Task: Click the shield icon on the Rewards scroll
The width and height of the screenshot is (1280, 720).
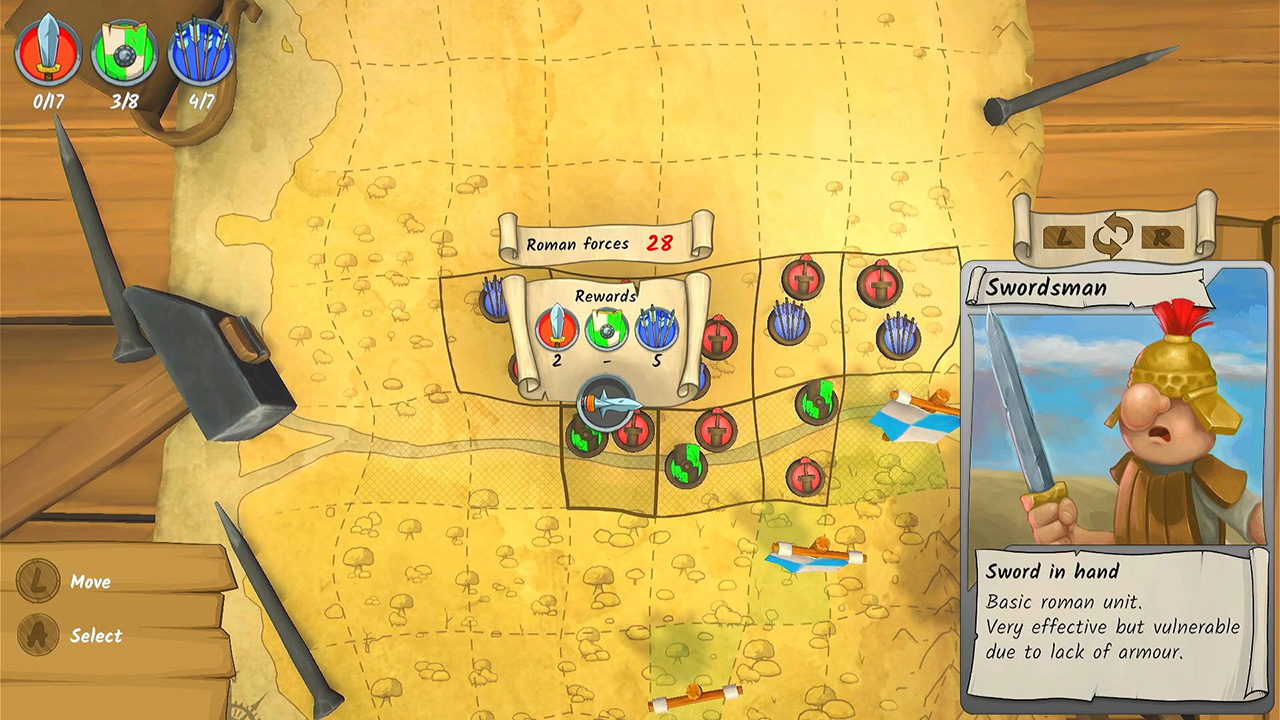Action: click(x=608, y=328)
